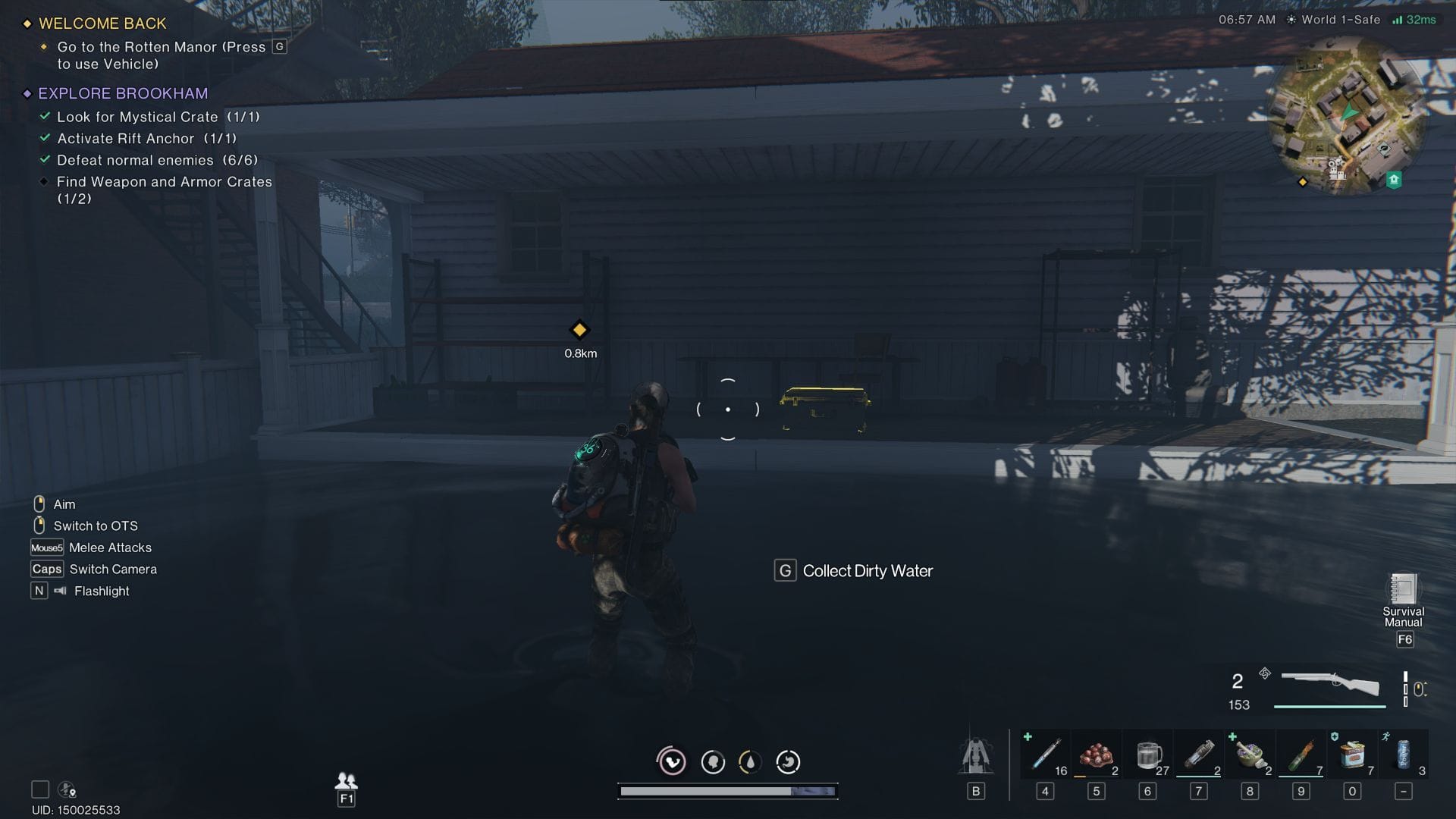Collapse the WELCOME BACK quest section

[x=102, y=24]
